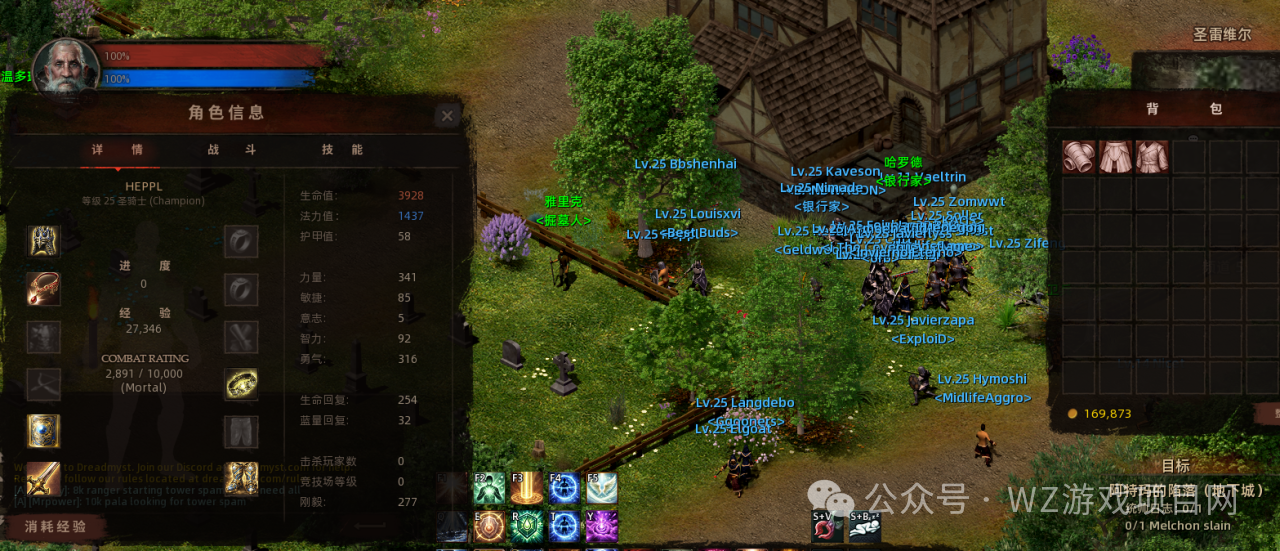Screen dimensions: 1280x551
Task: Select the equipped red amulet slot
Action: click(x=43, y=289)
